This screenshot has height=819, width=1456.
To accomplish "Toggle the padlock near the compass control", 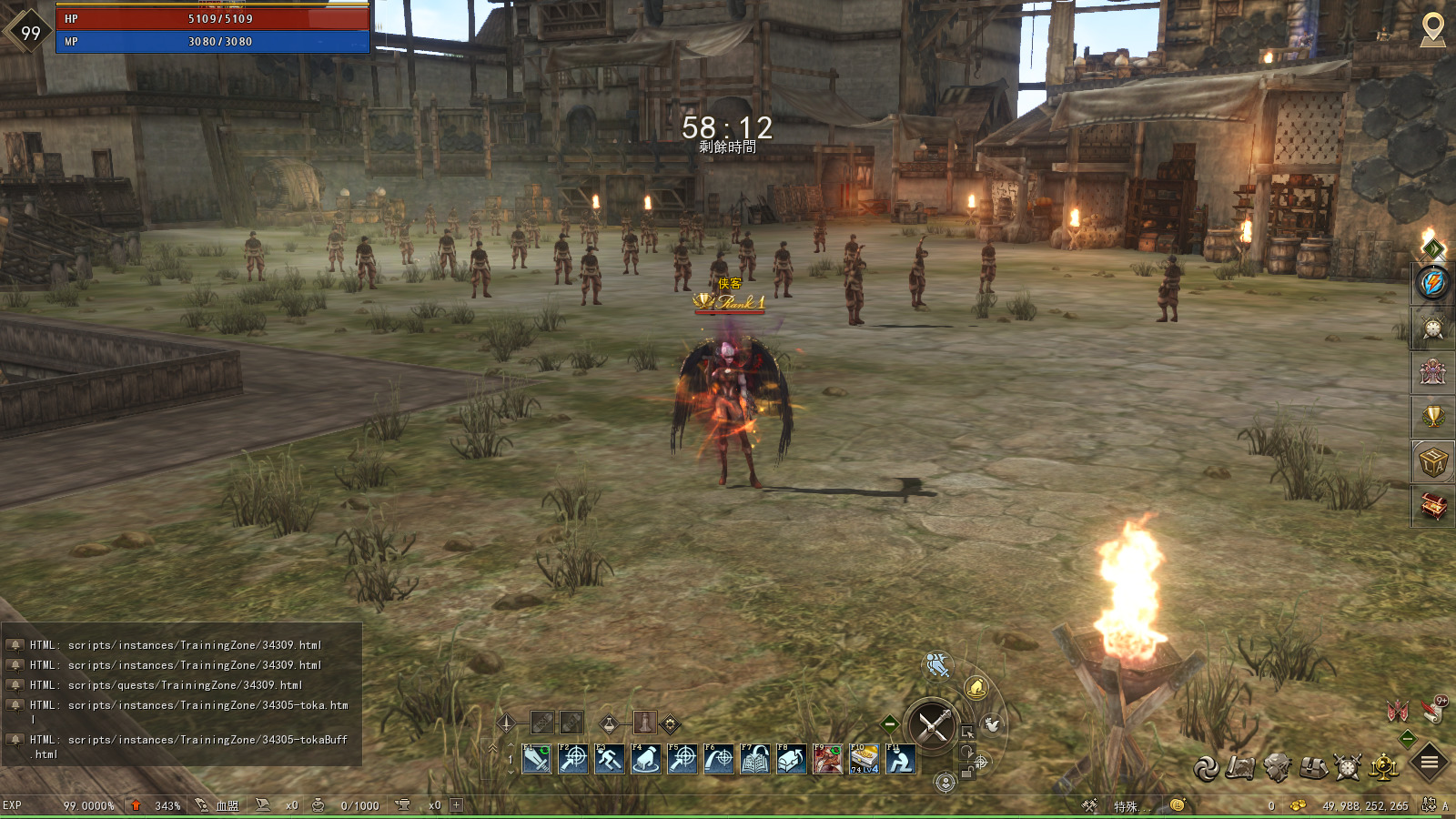I will (x=966, y=772).
